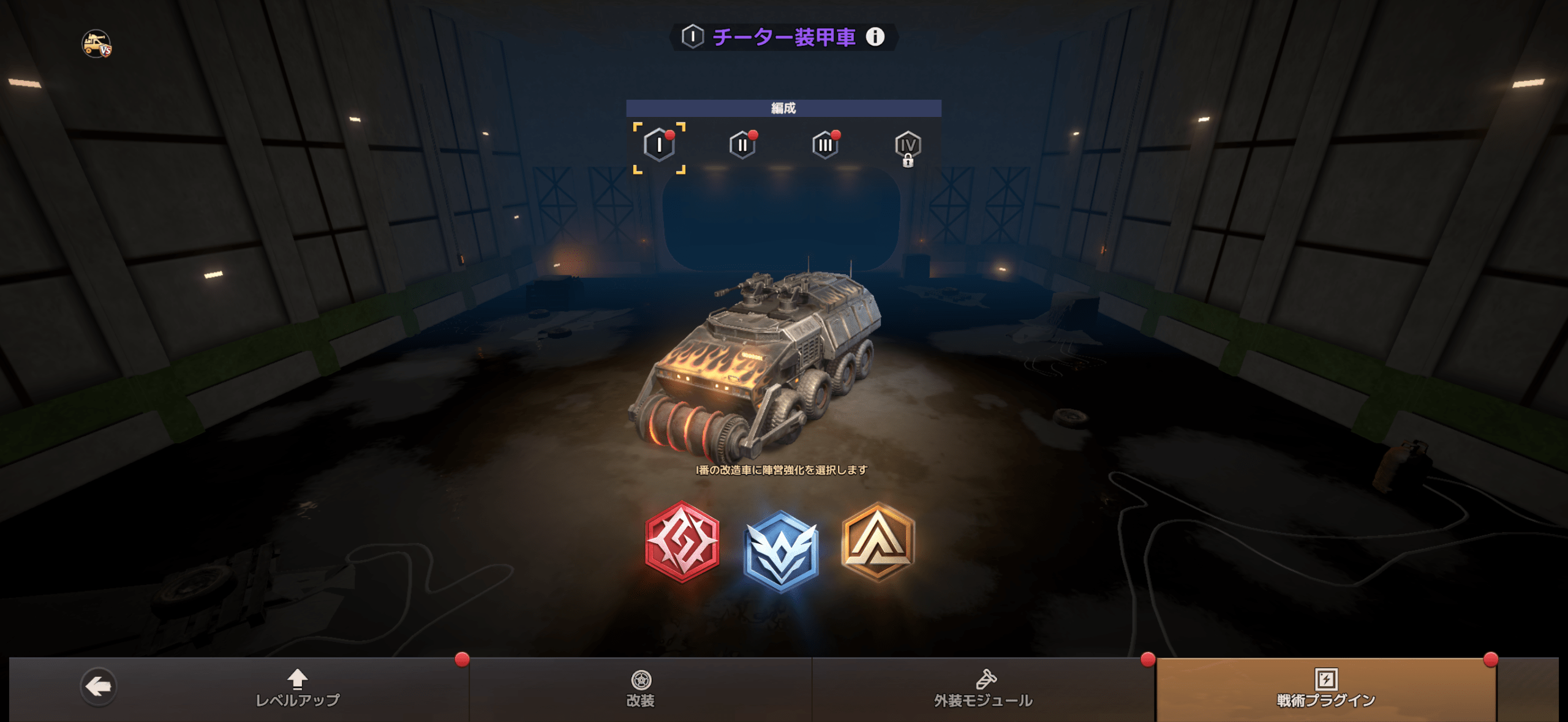Click the 改装 wheel icon
The width and height of the screenshot is (1568, 722).
point(643,678)
